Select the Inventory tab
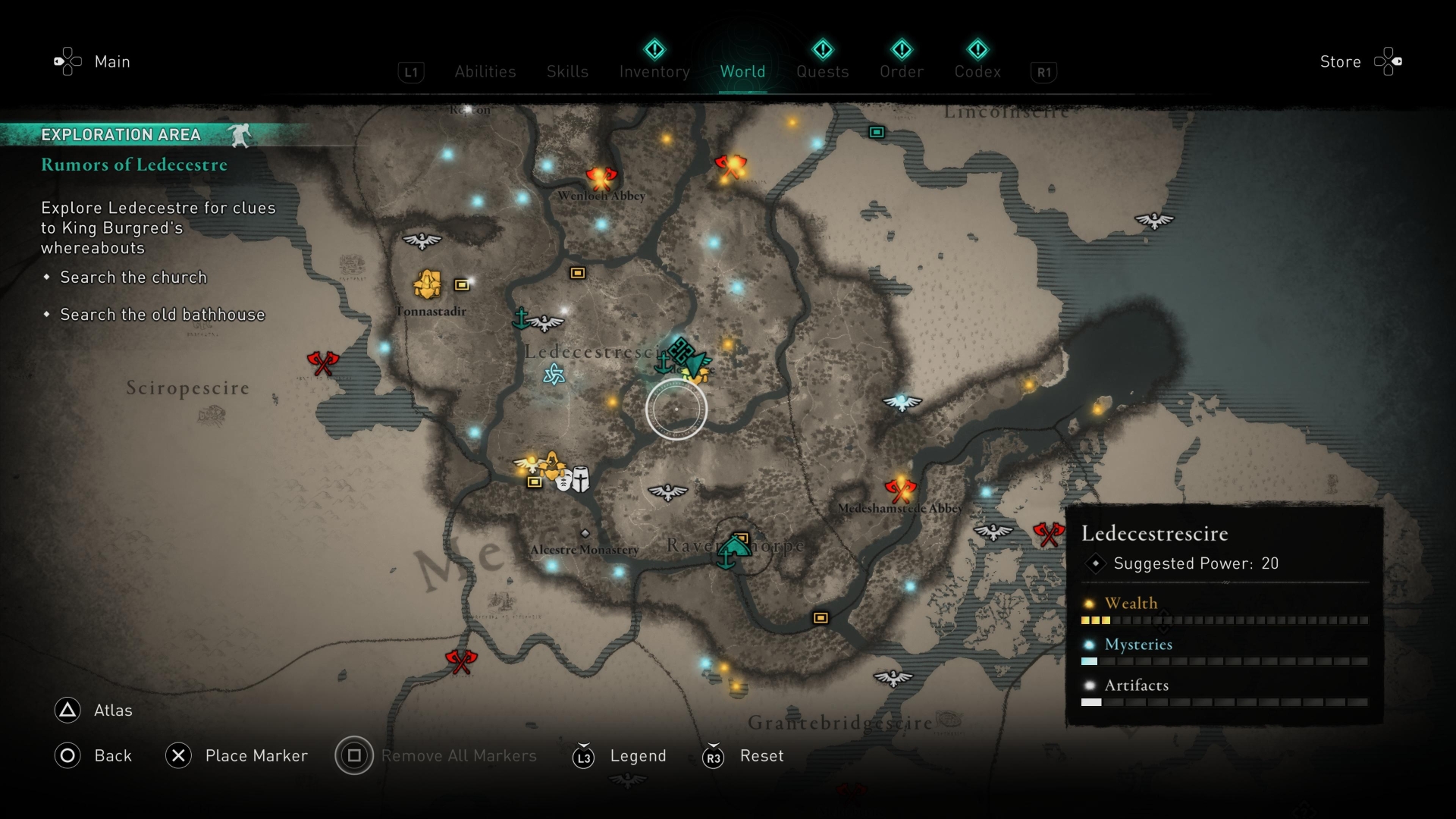The image size is (1456, 819). pyautogui.click(x=654, y=72)
